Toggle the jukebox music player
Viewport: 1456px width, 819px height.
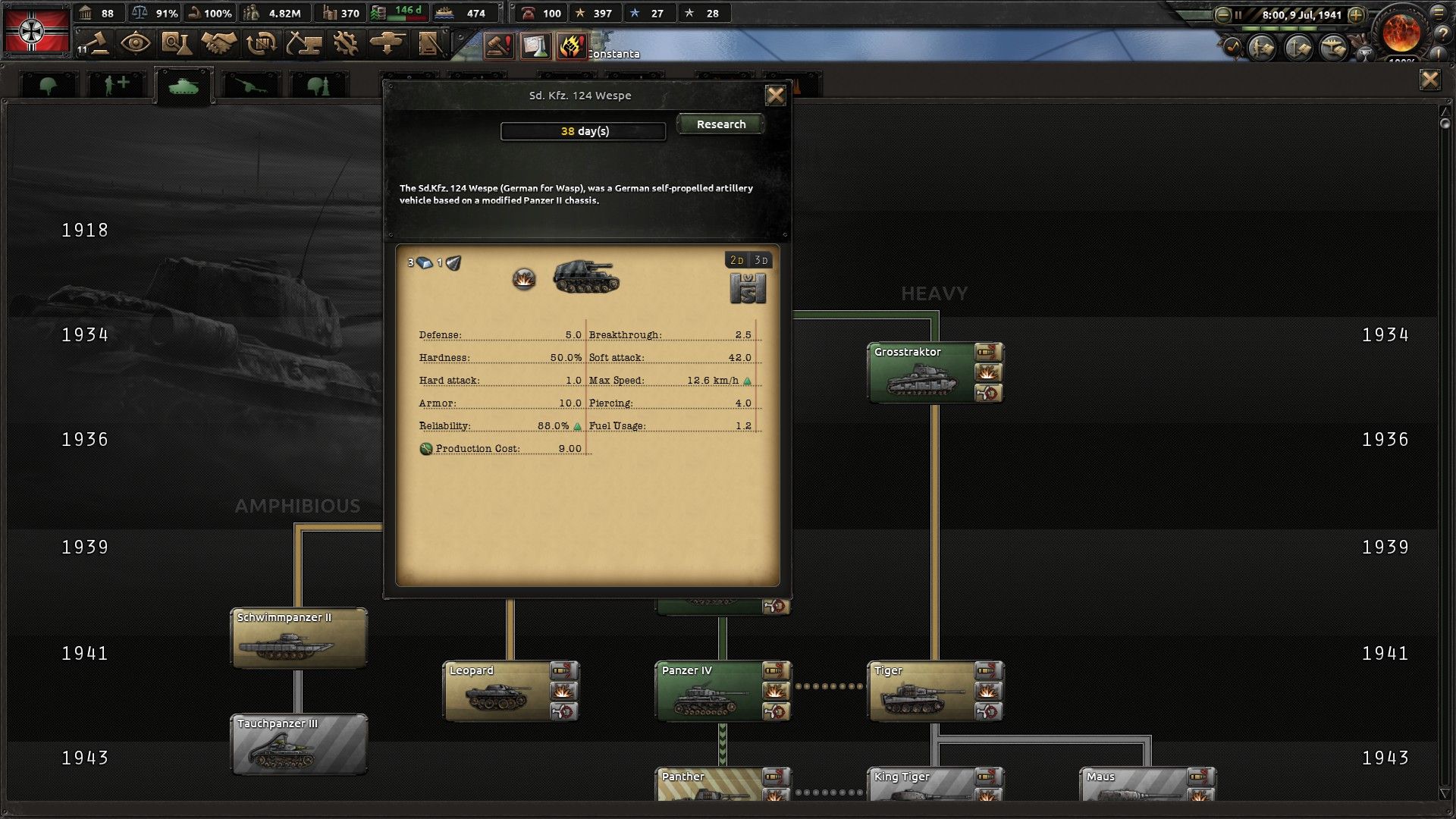coord(1232,48)
